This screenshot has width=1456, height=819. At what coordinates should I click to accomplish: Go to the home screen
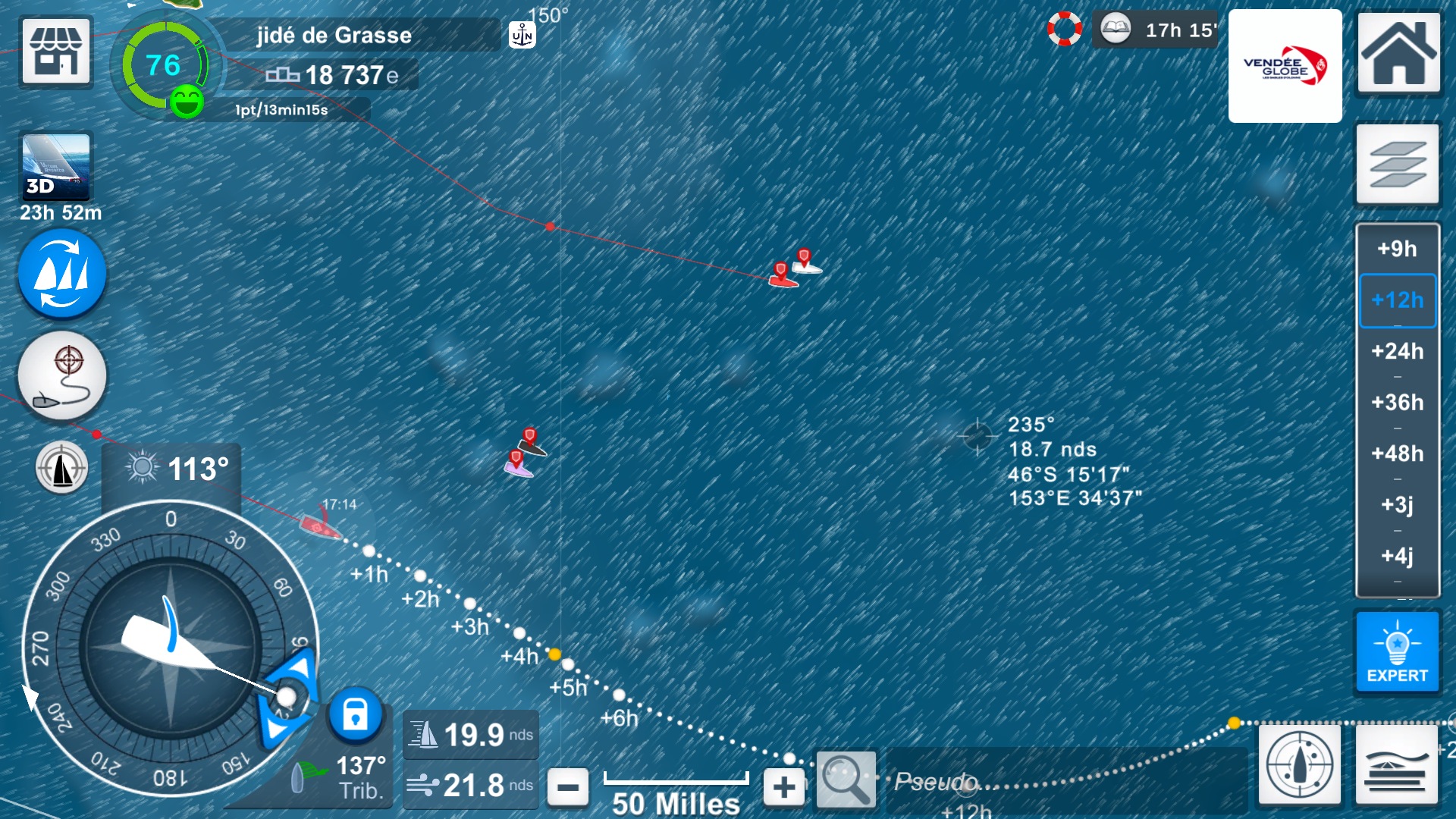pyautogui.click(x=1398, y=52)
